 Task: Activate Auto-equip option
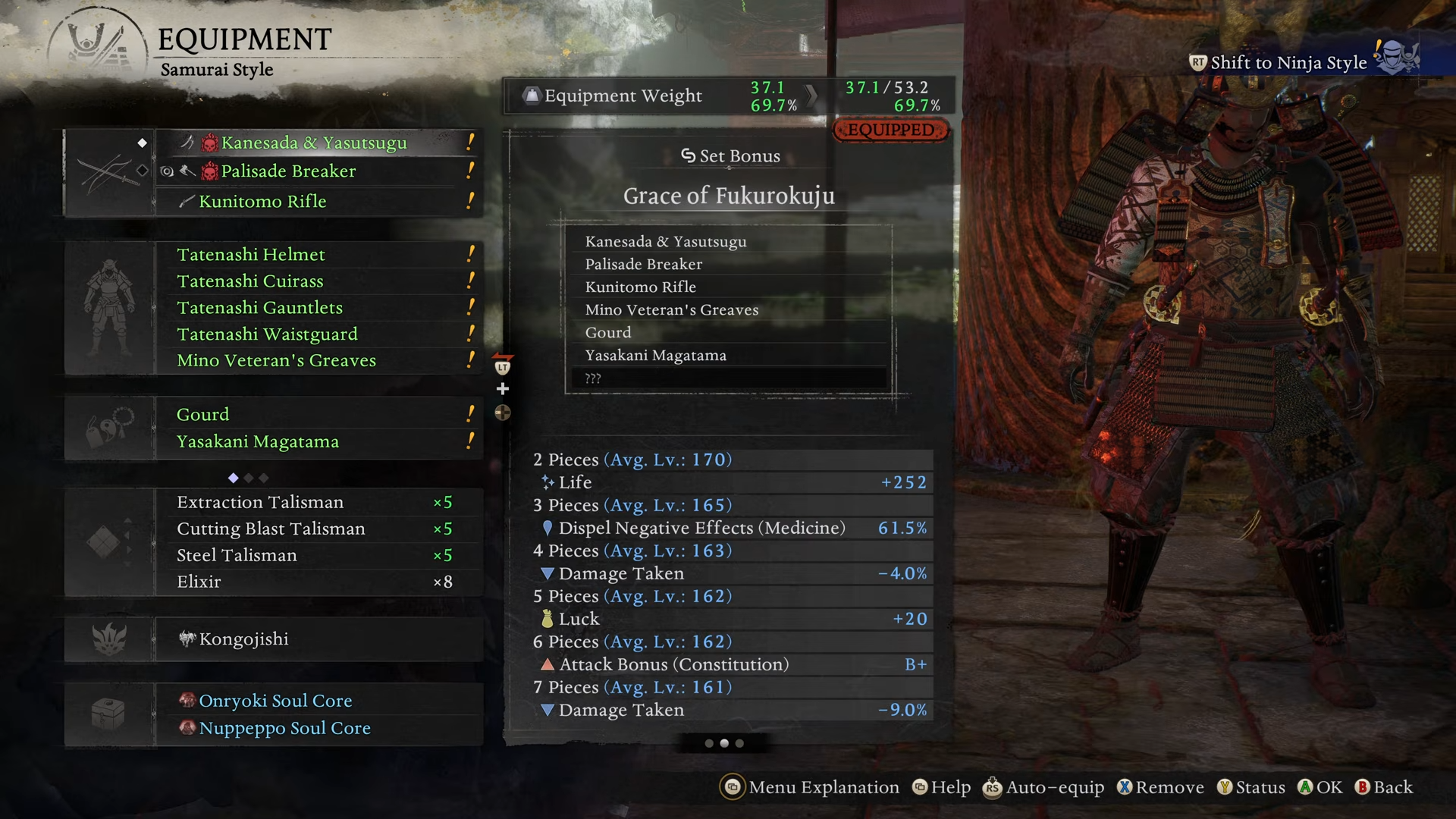1044,788
